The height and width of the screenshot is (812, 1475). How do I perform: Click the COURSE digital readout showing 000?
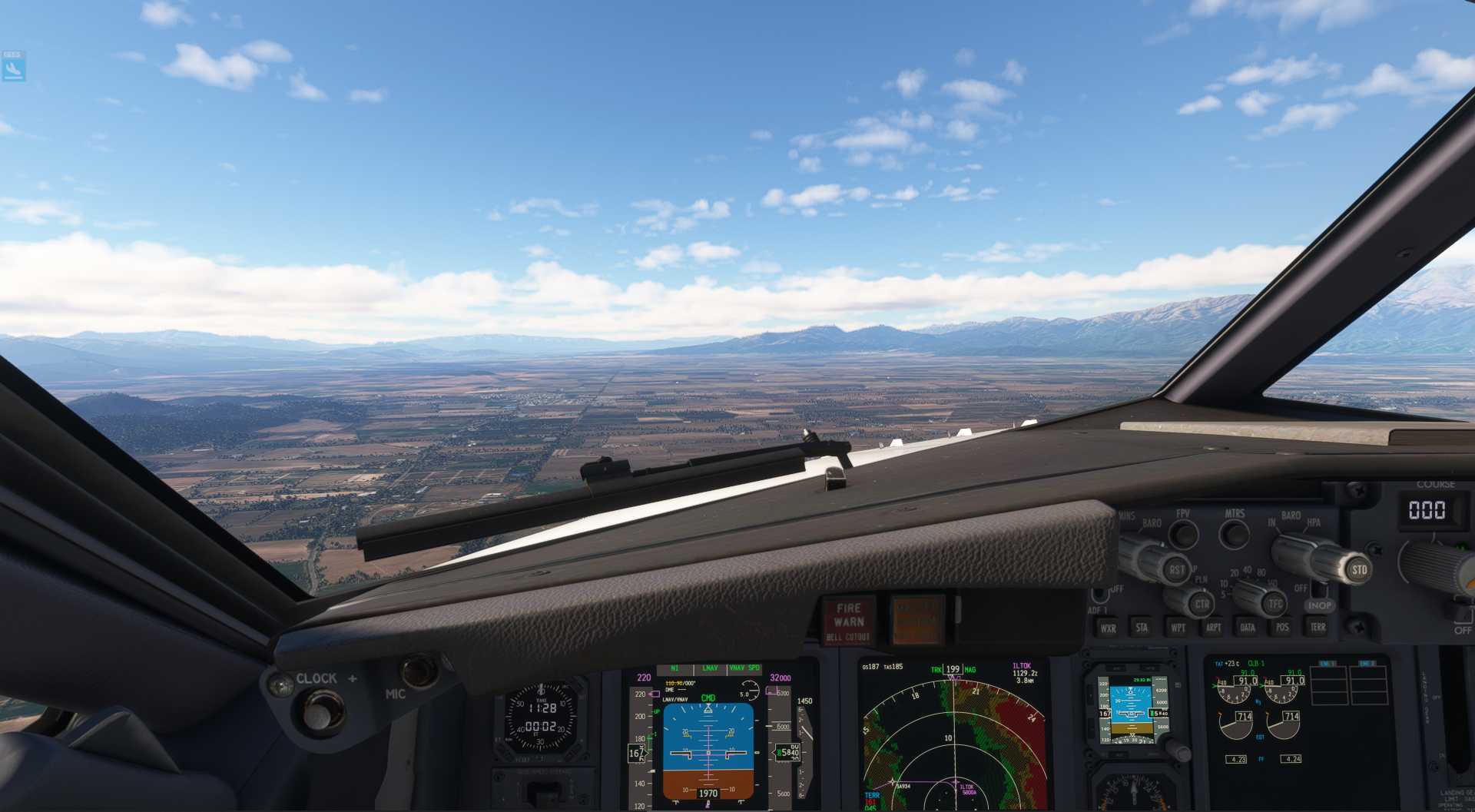pyautogui.click(x=1427, y=510)
